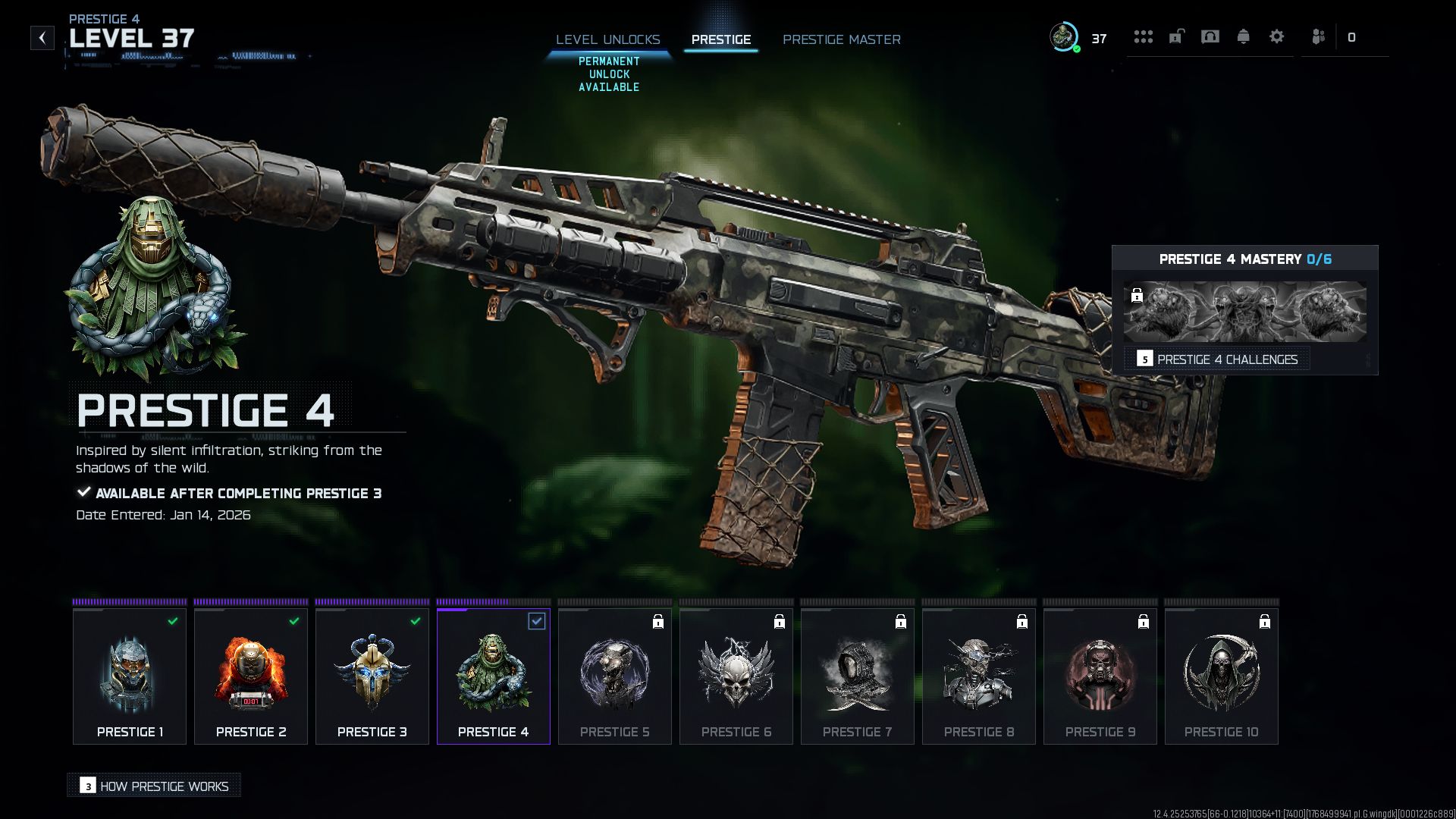Go back using the arrow button
This screenshot has width=1456, height=819.
click(42, 38)
